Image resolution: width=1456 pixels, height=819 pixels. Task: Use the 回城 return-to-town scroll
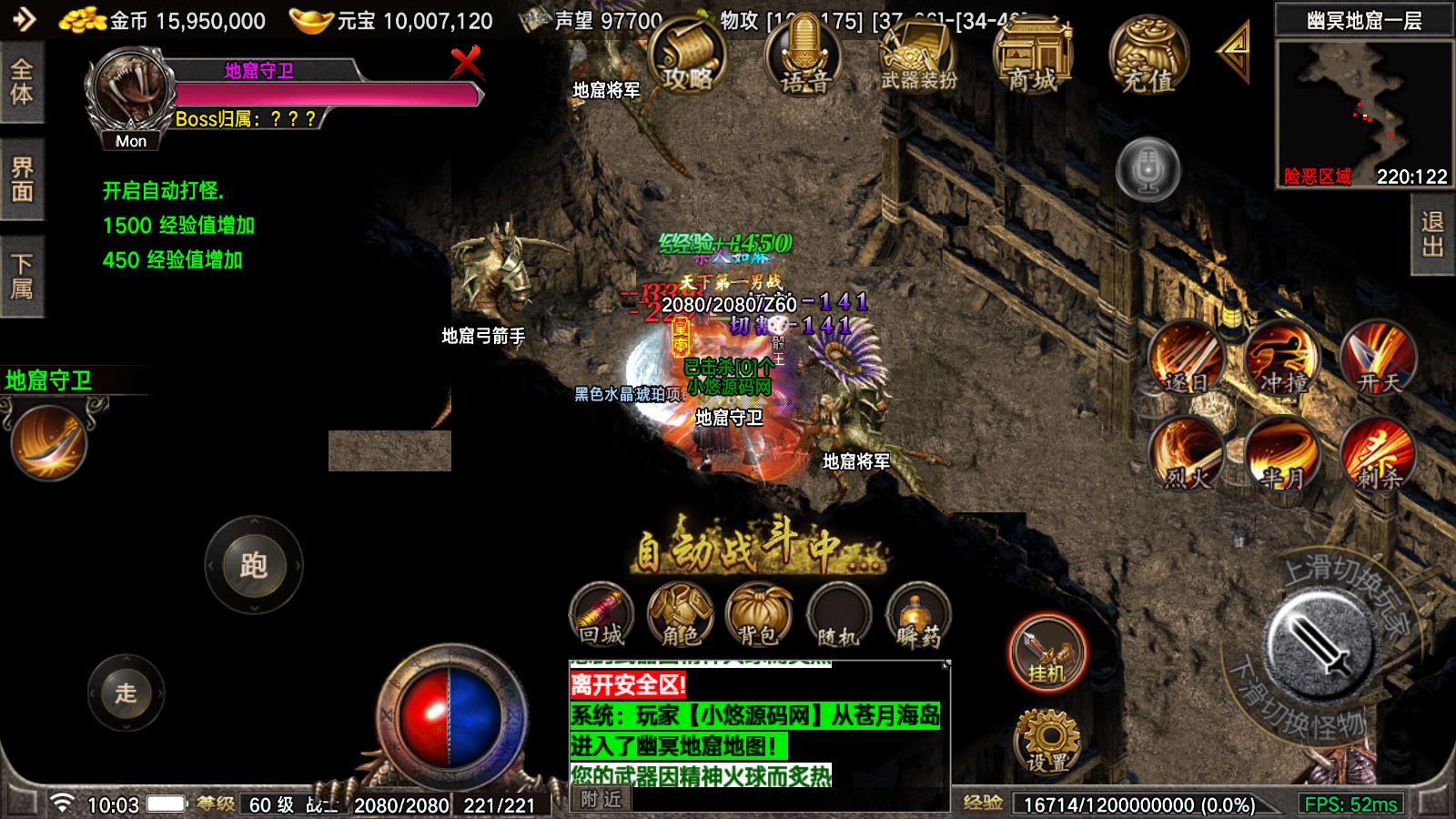(602, 615)
